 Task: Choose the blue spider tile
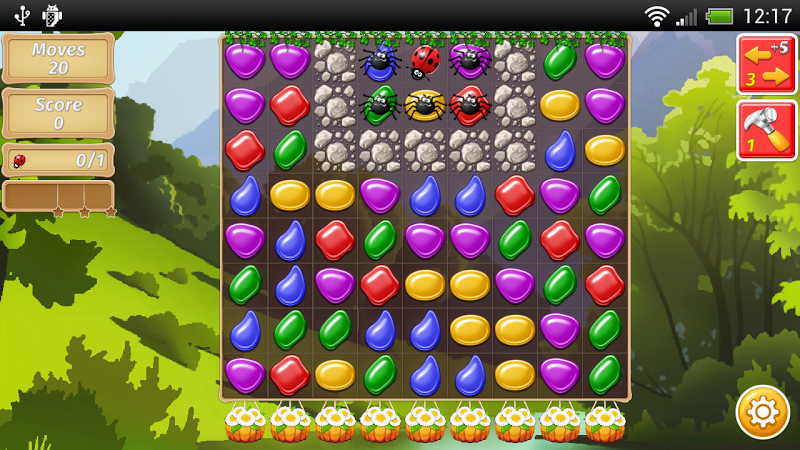pyautogui.click(x=380, y=61)
